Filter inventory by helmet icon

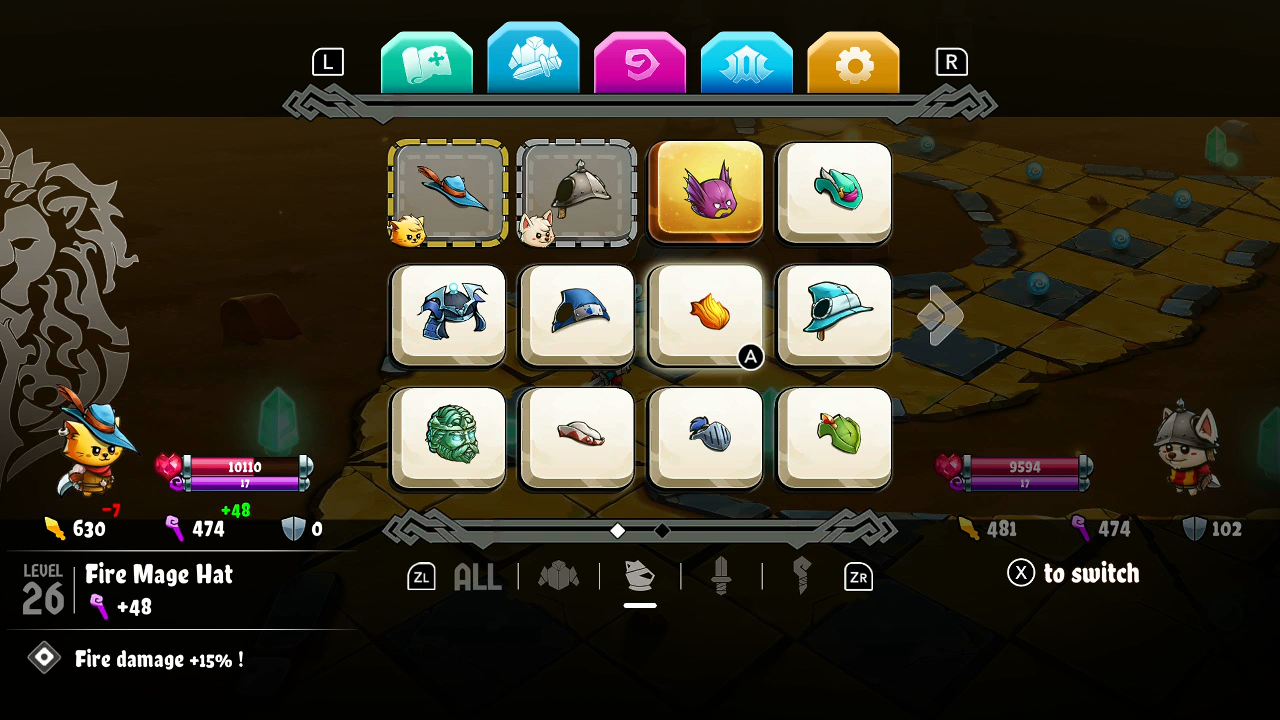640,574
